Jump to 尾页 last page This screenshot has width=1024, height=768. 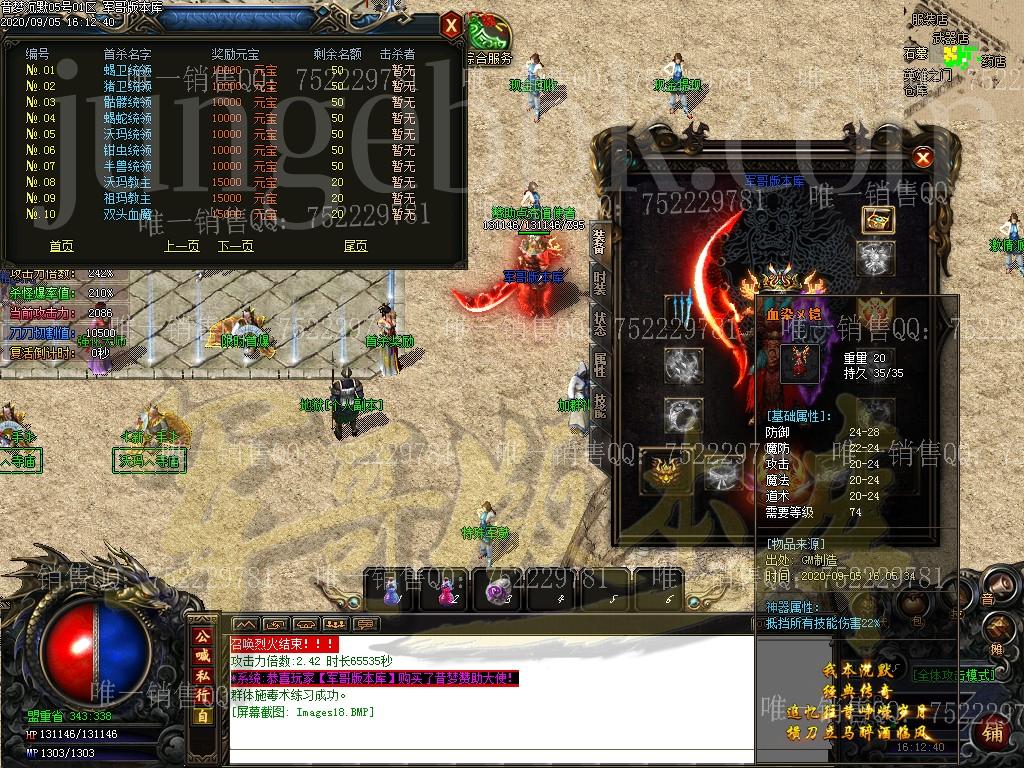click(x=355, y=246)
